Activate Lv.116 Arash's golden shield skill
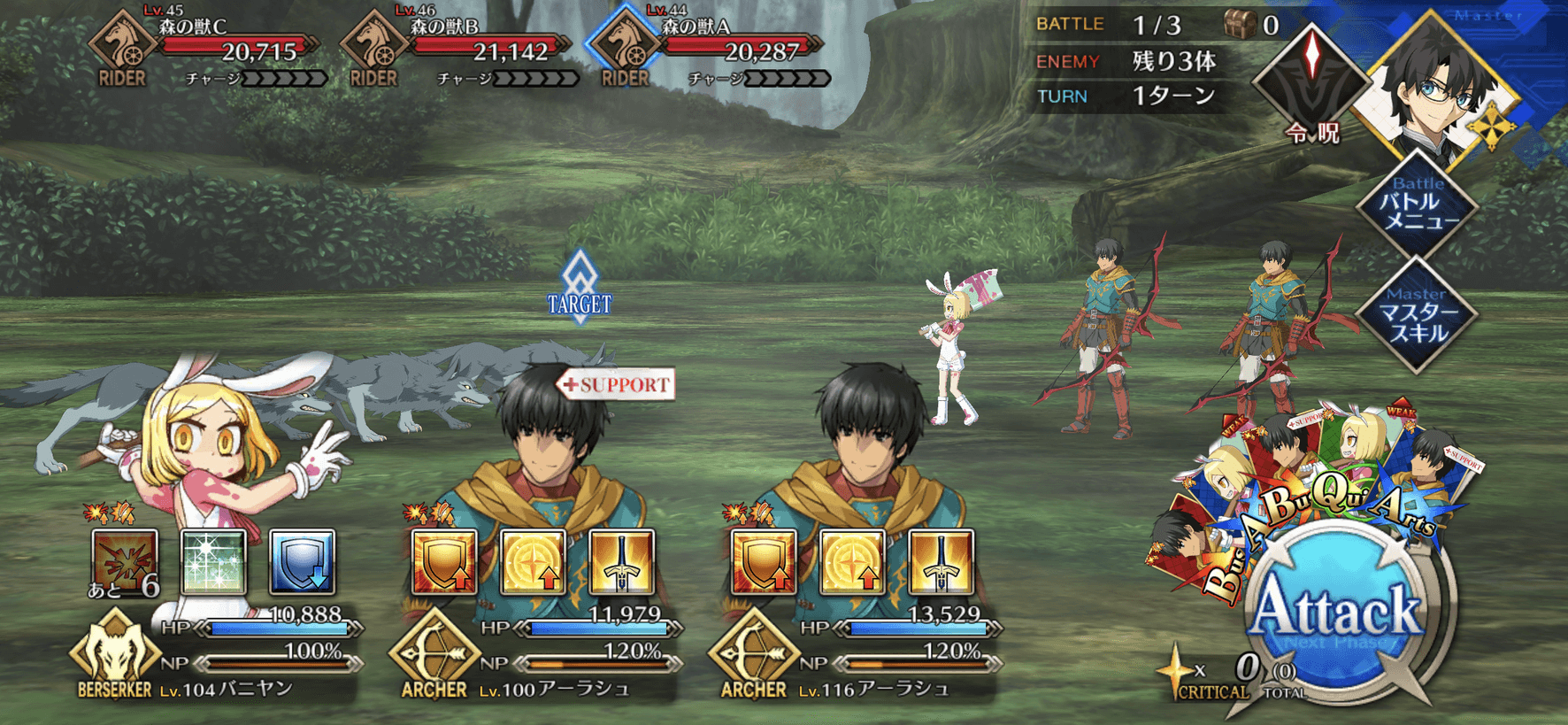 click(x=764, y=562)
